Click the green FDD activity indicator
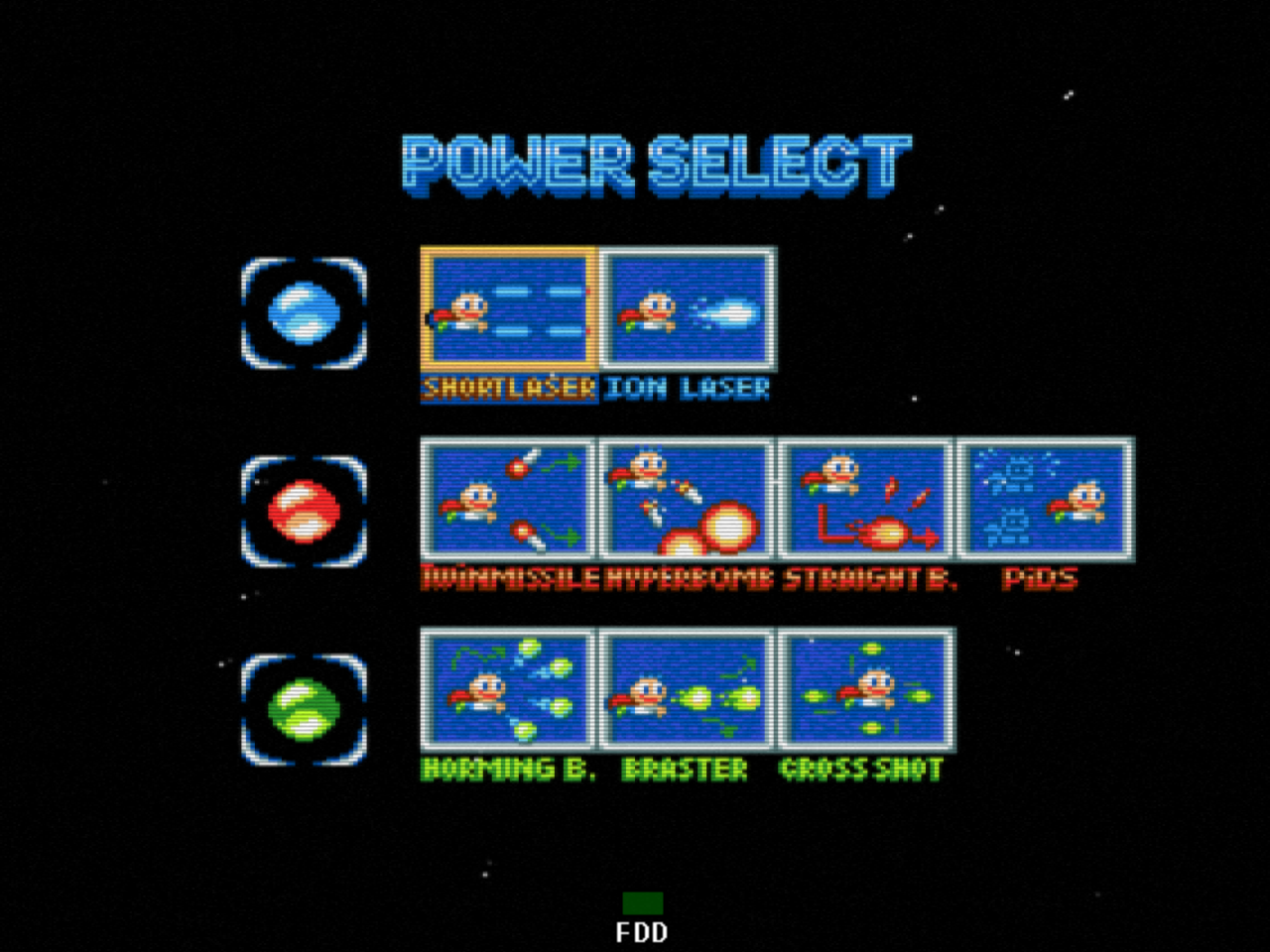 pyautogui.click(x=644, y=904)
